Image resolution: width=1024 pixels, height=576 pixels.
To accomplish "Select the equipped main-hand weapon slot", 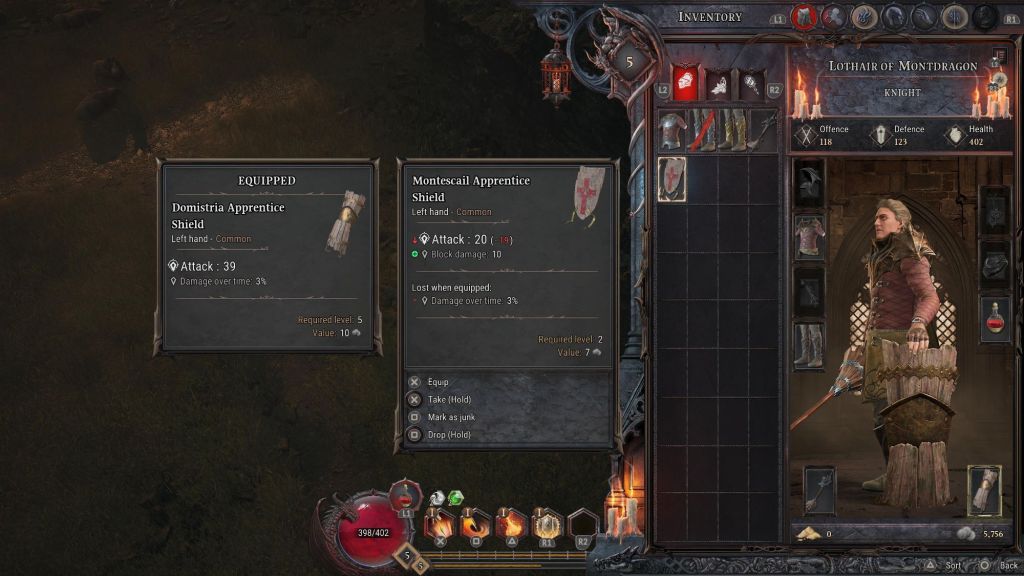I will [x=820, y=491].
